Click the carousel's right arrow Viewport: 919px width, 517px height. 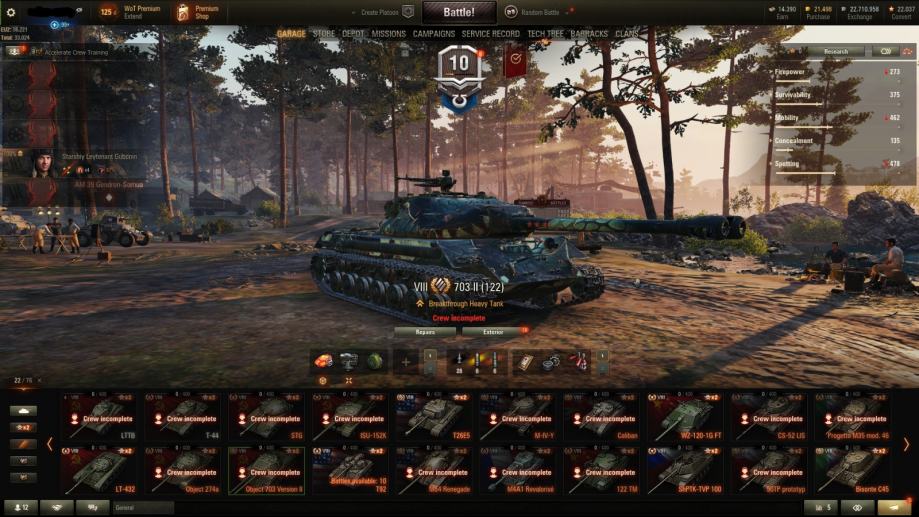(906, 443)
